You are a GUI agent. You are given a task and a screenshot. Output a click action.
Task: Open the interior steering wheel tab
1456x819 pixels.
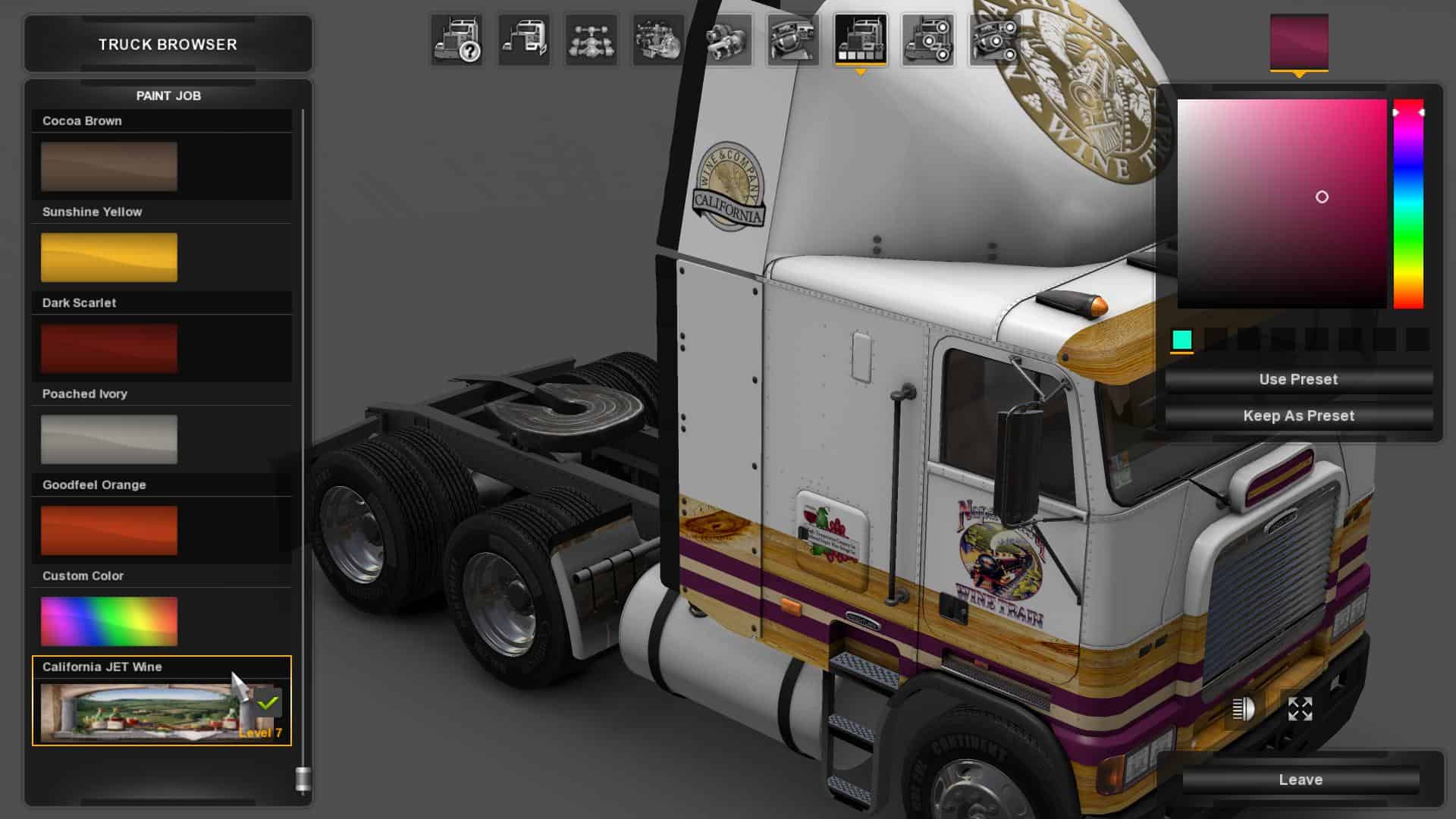coord(792,39)
